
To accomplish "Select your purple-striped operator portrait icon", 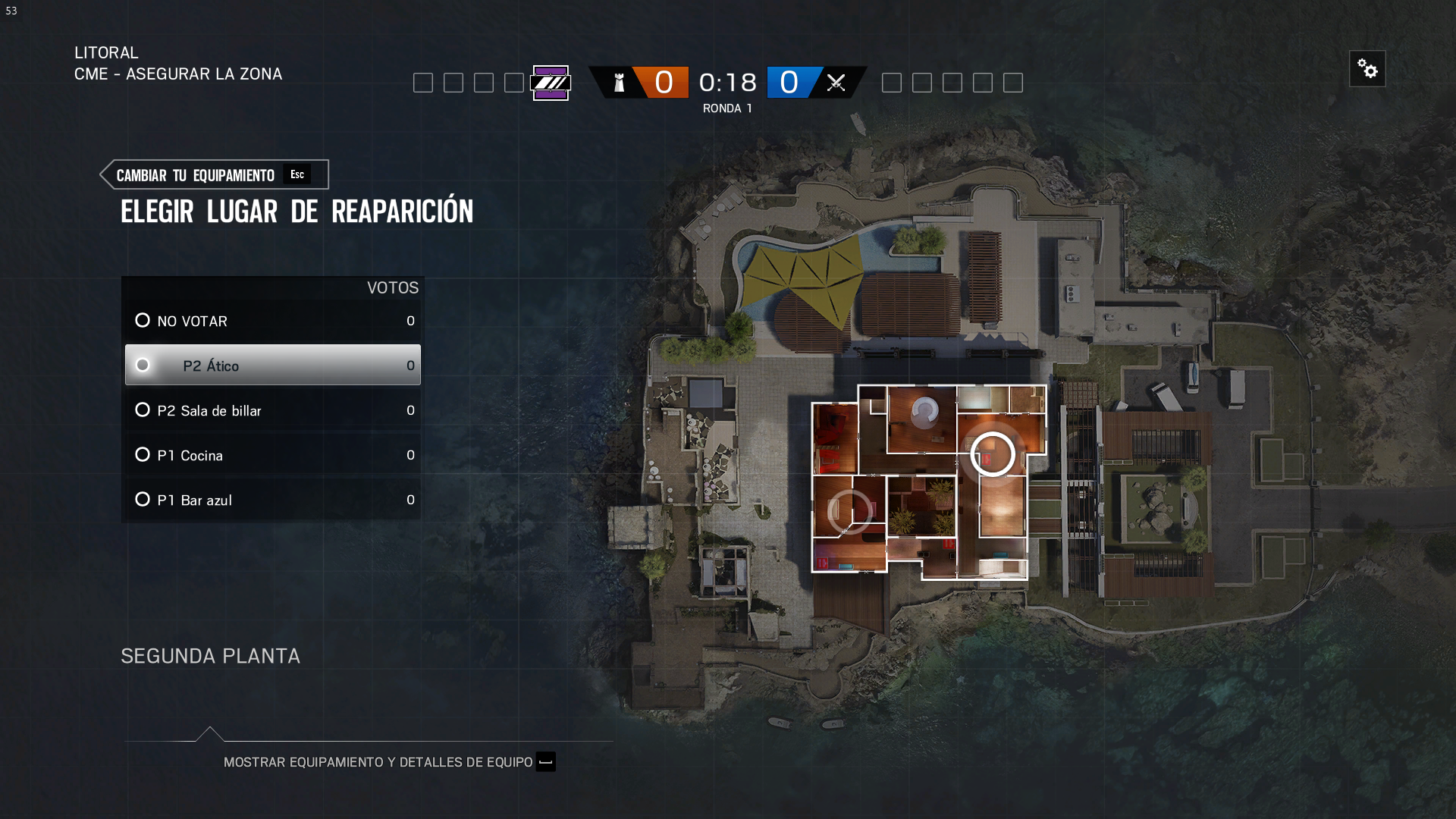I will click(552, 83).
